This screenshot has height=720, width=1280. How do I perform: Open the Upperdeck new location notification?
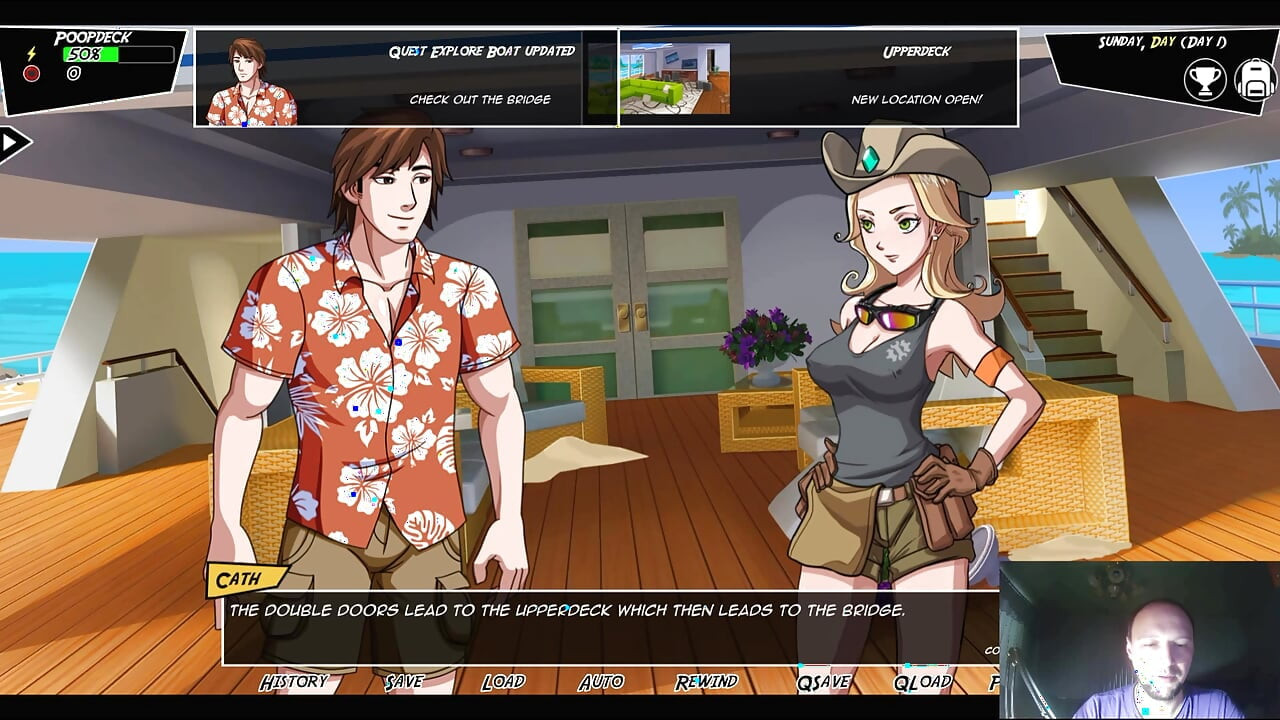tap(818, 77)
